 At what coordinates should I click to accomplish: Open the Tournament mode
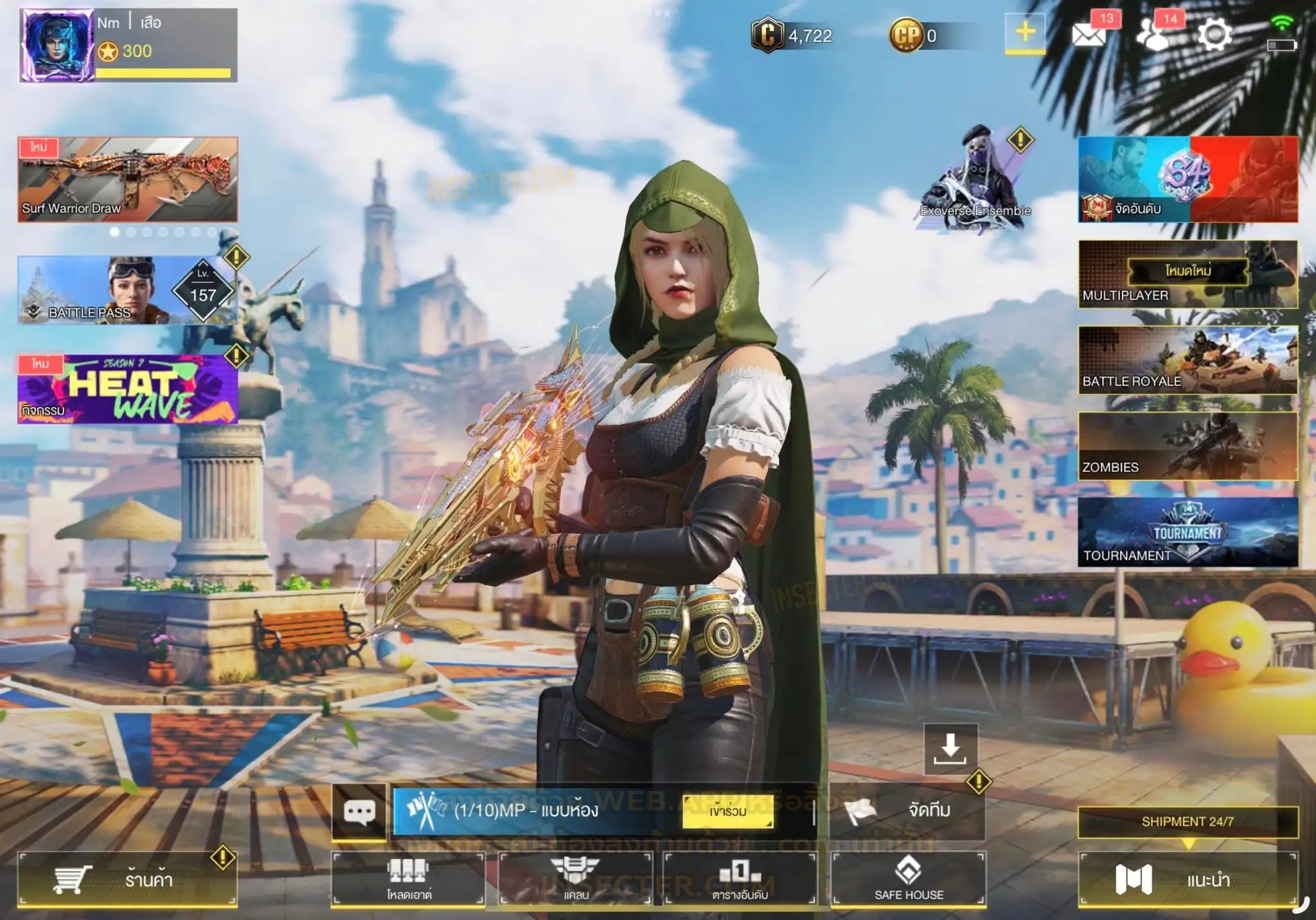click(x=1187, y=532)
